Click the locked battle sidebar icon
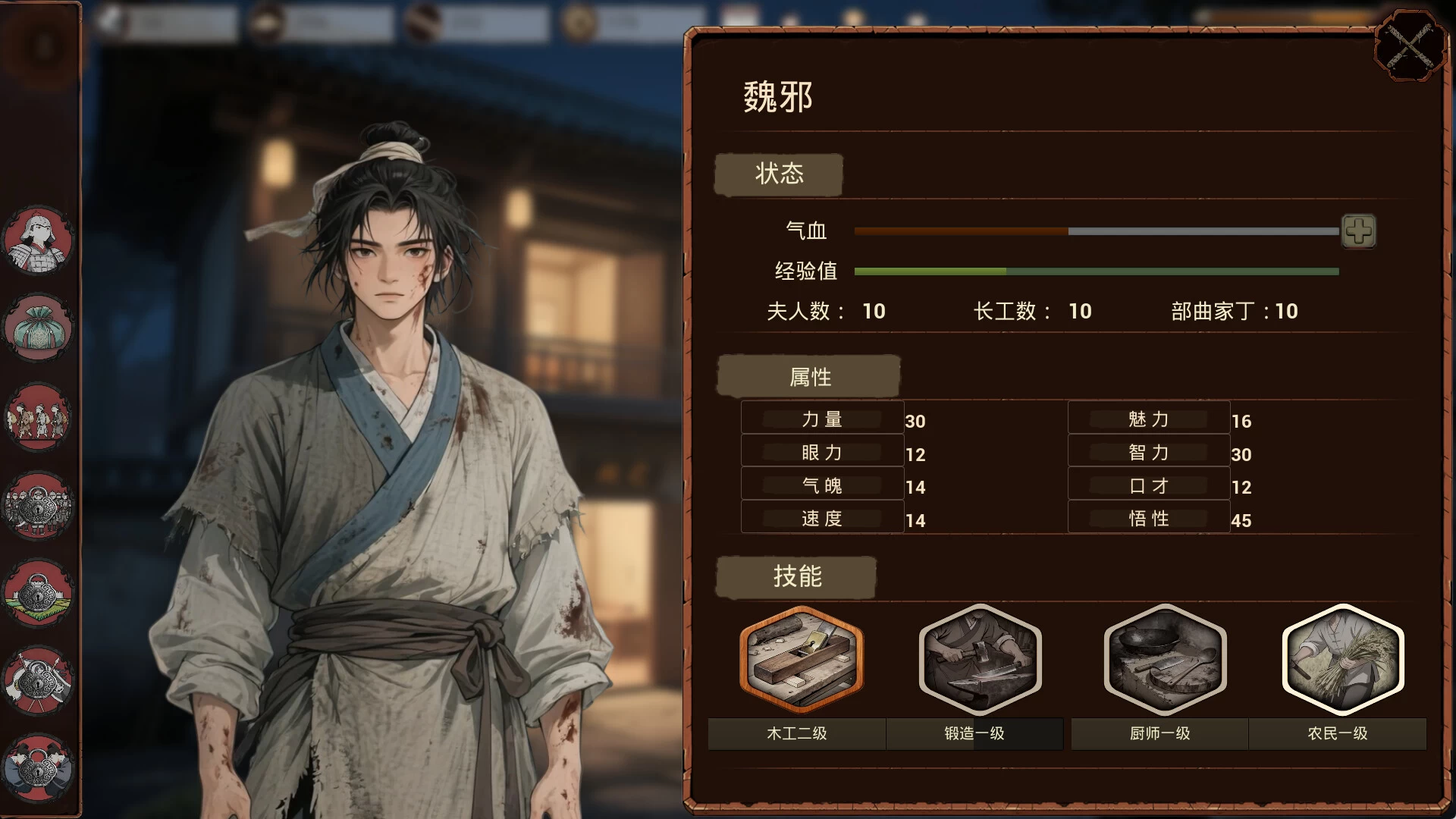 click(x=38, y=680)
